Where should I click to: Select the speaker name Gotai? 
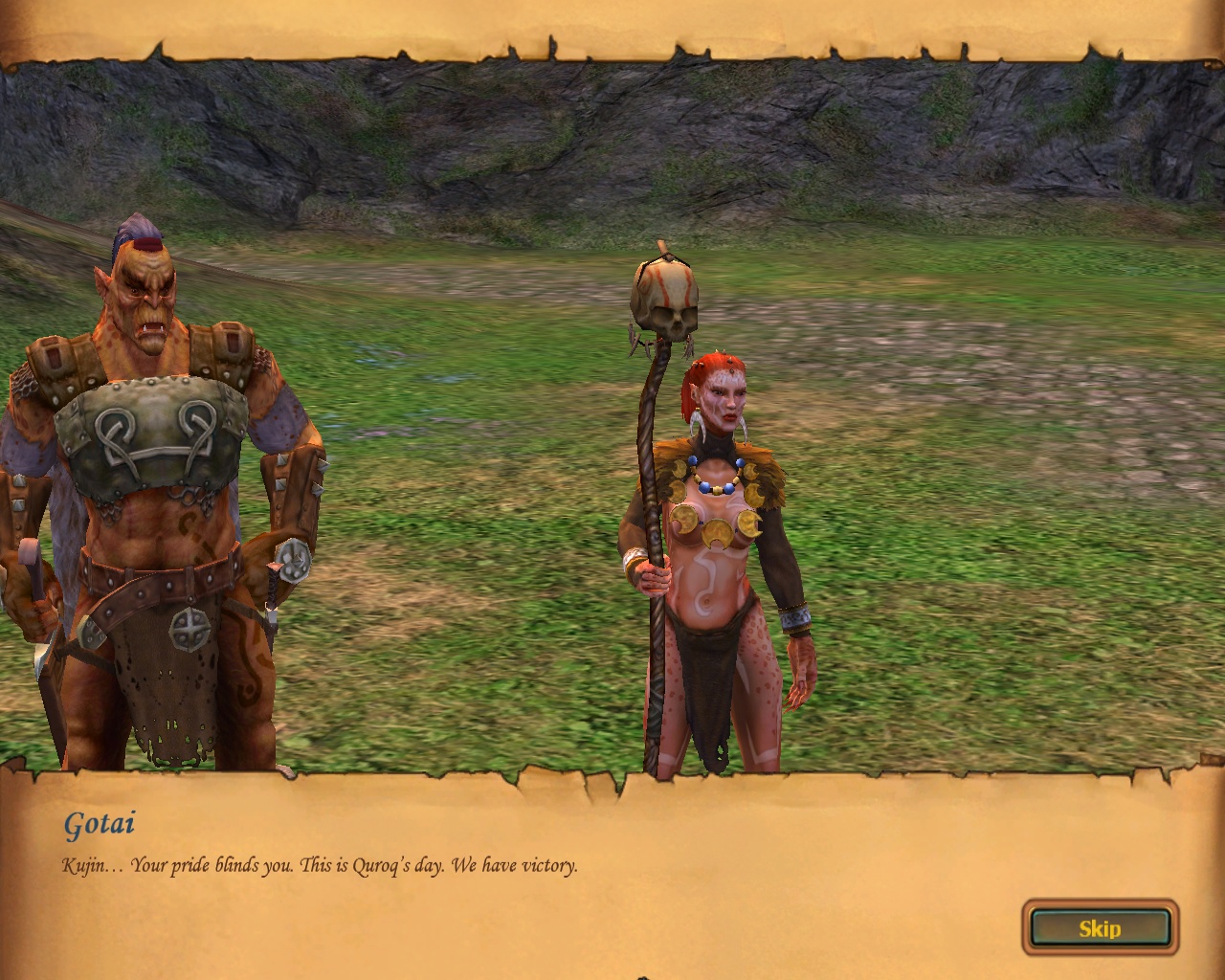coord(100,821)
